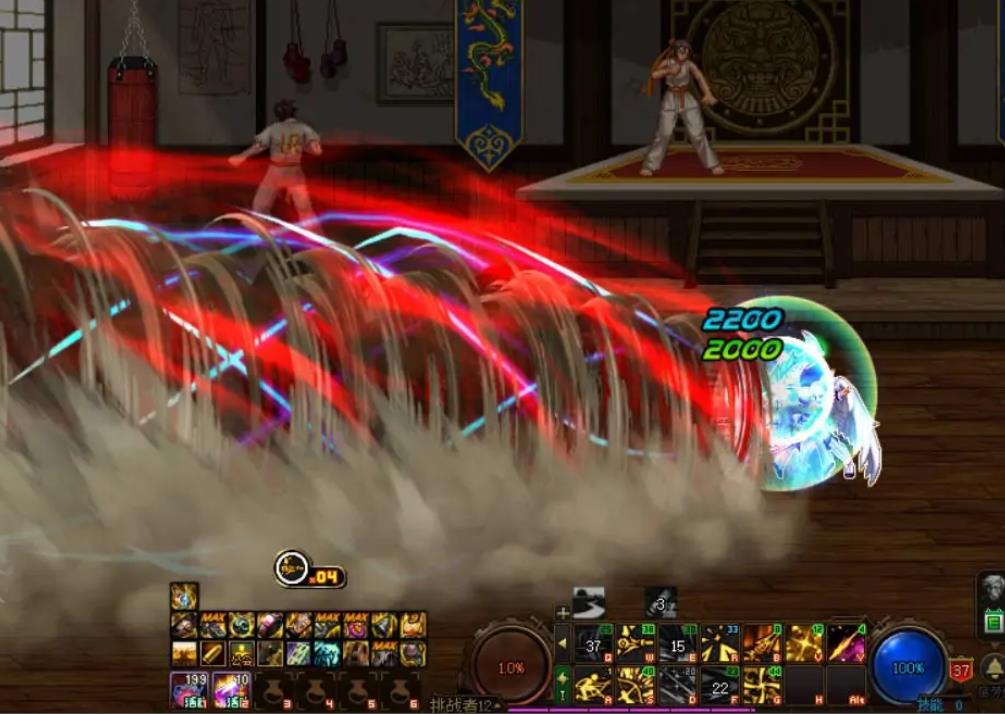Viewport: 1005px width, 714px height.
Task: Activate the purple spear skill icon
Action: click(846, 645)
